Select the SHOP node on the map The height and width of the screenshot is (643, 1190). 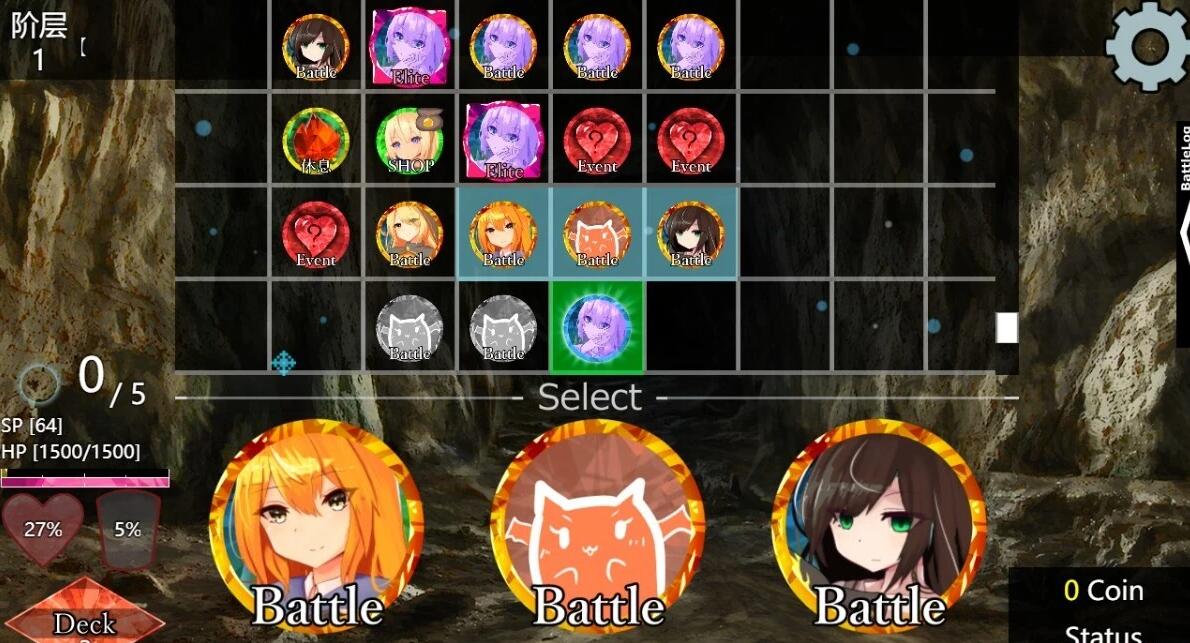click(410, 140)
